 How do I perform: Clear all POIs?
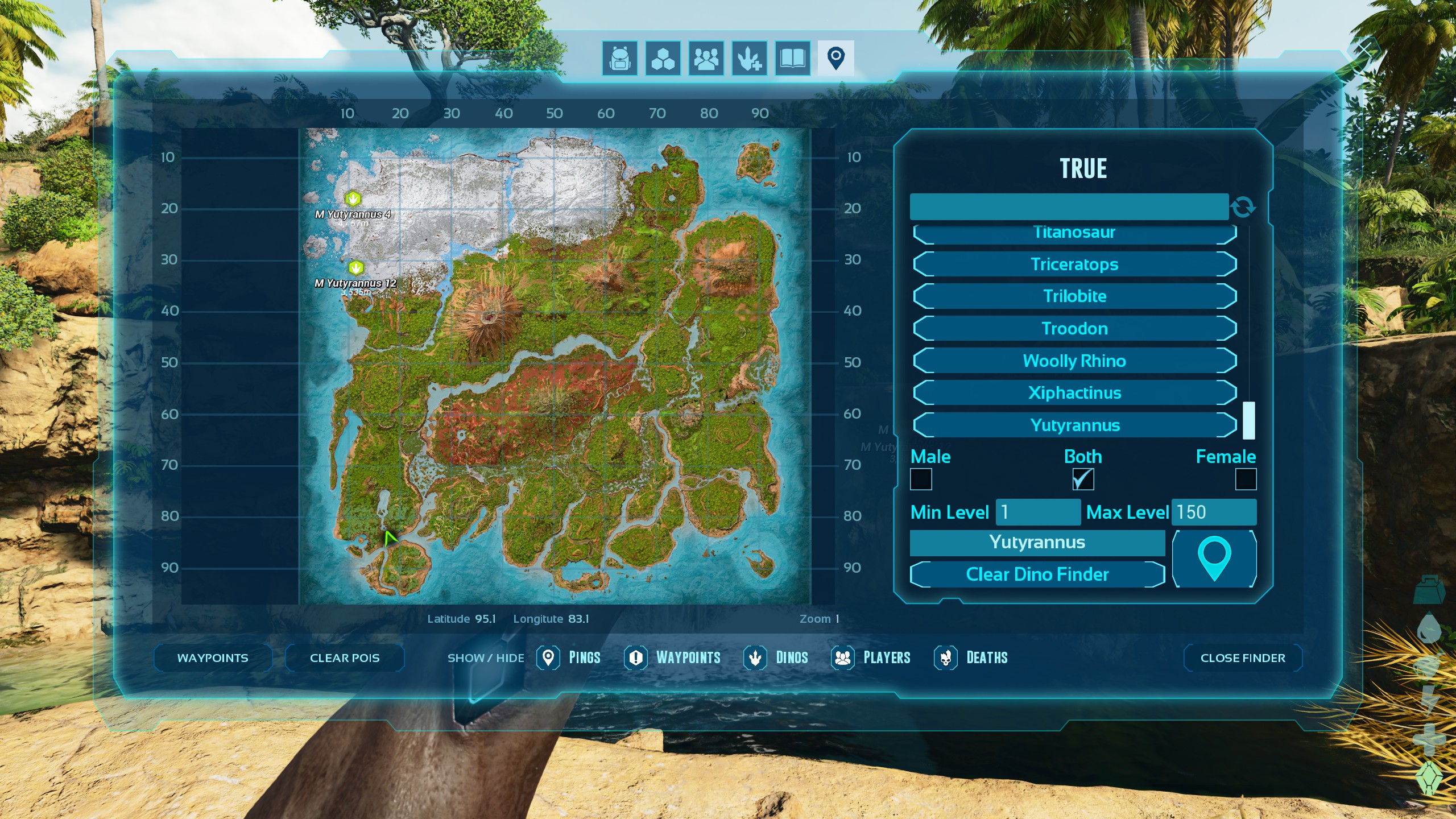click(345, 658)
